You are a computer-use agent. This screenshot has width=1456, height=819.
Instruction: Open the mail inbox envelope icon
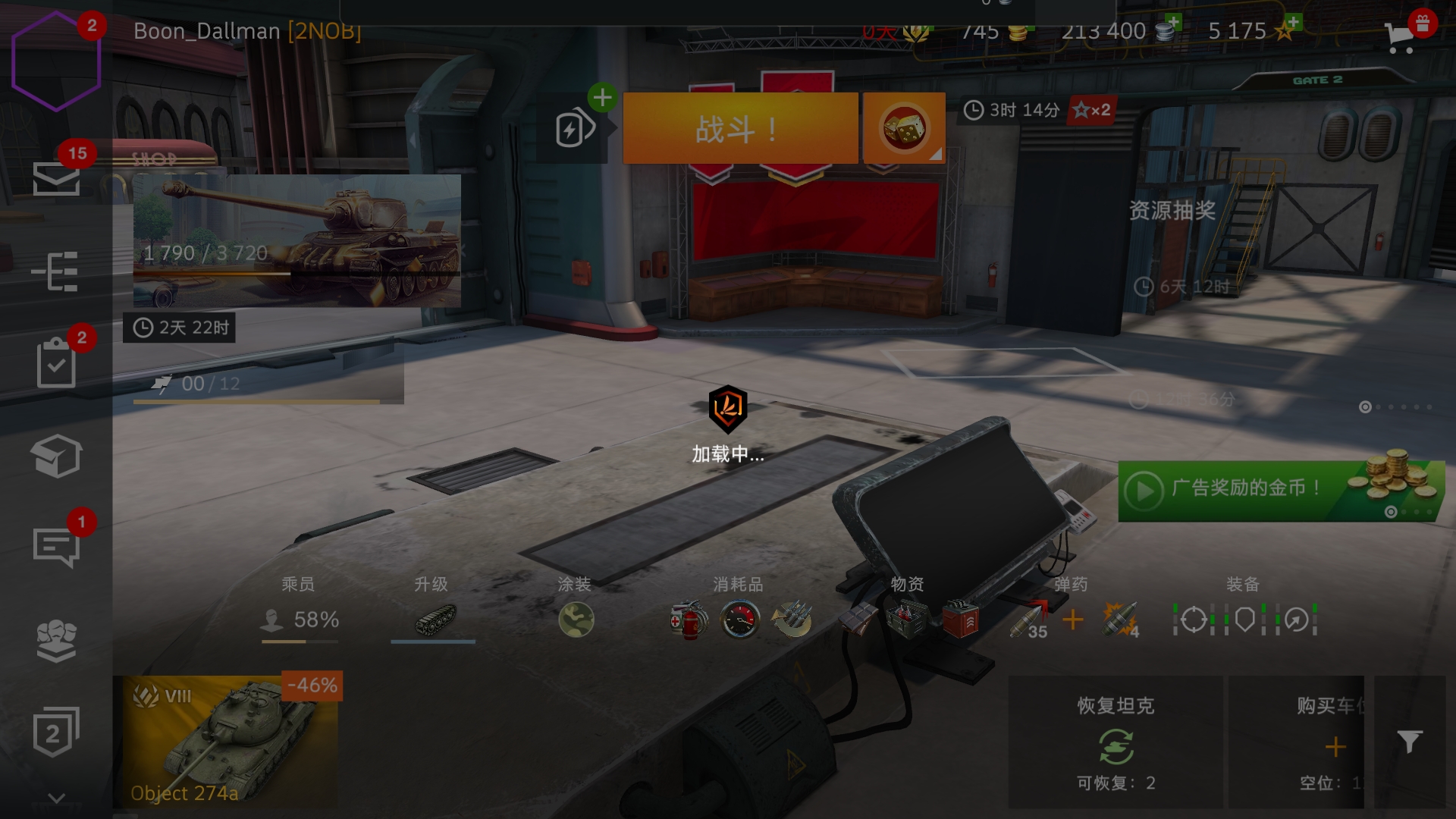pos(56,179)
